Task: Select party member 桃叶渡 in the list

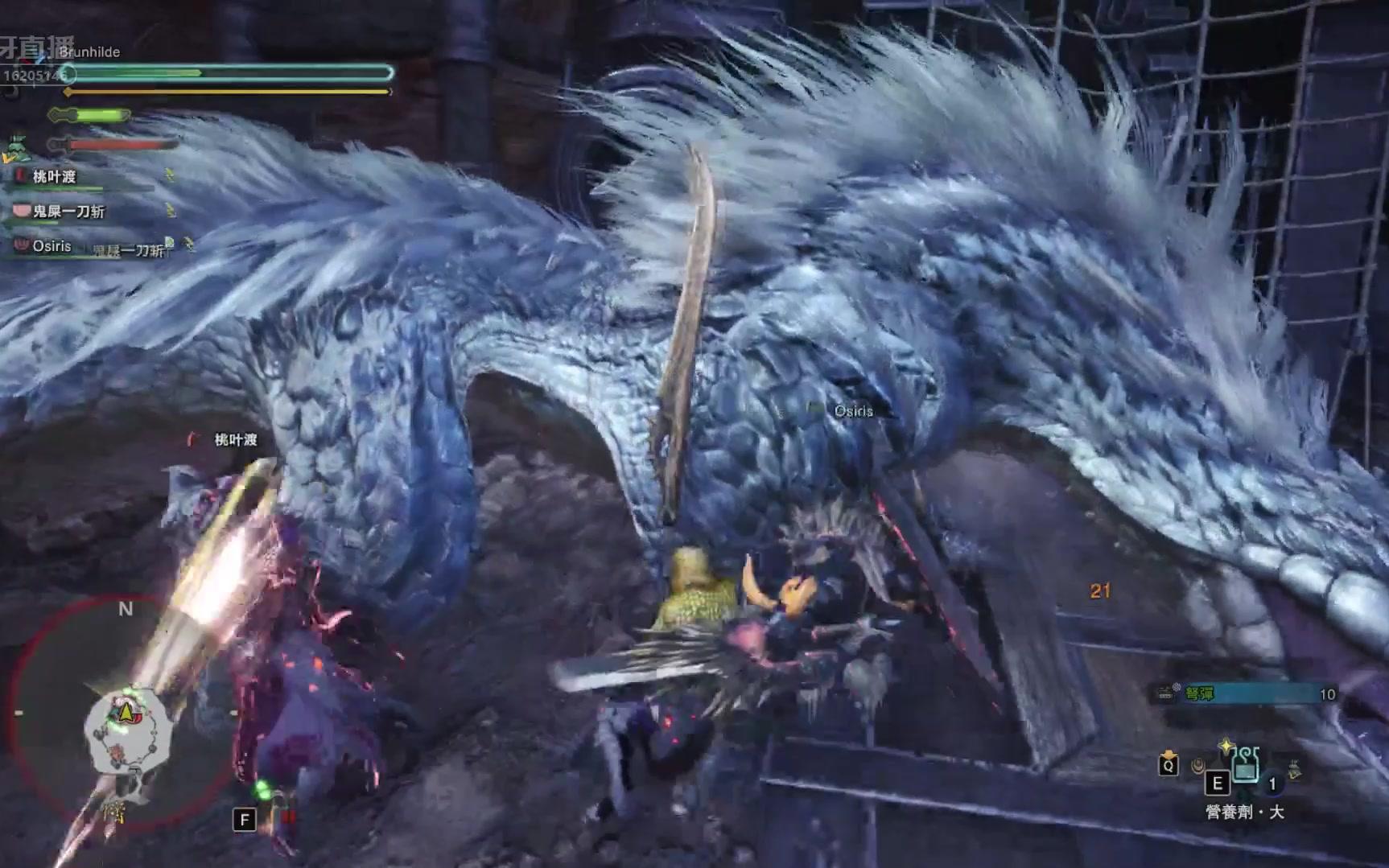Action: click(x=55, y=177)
